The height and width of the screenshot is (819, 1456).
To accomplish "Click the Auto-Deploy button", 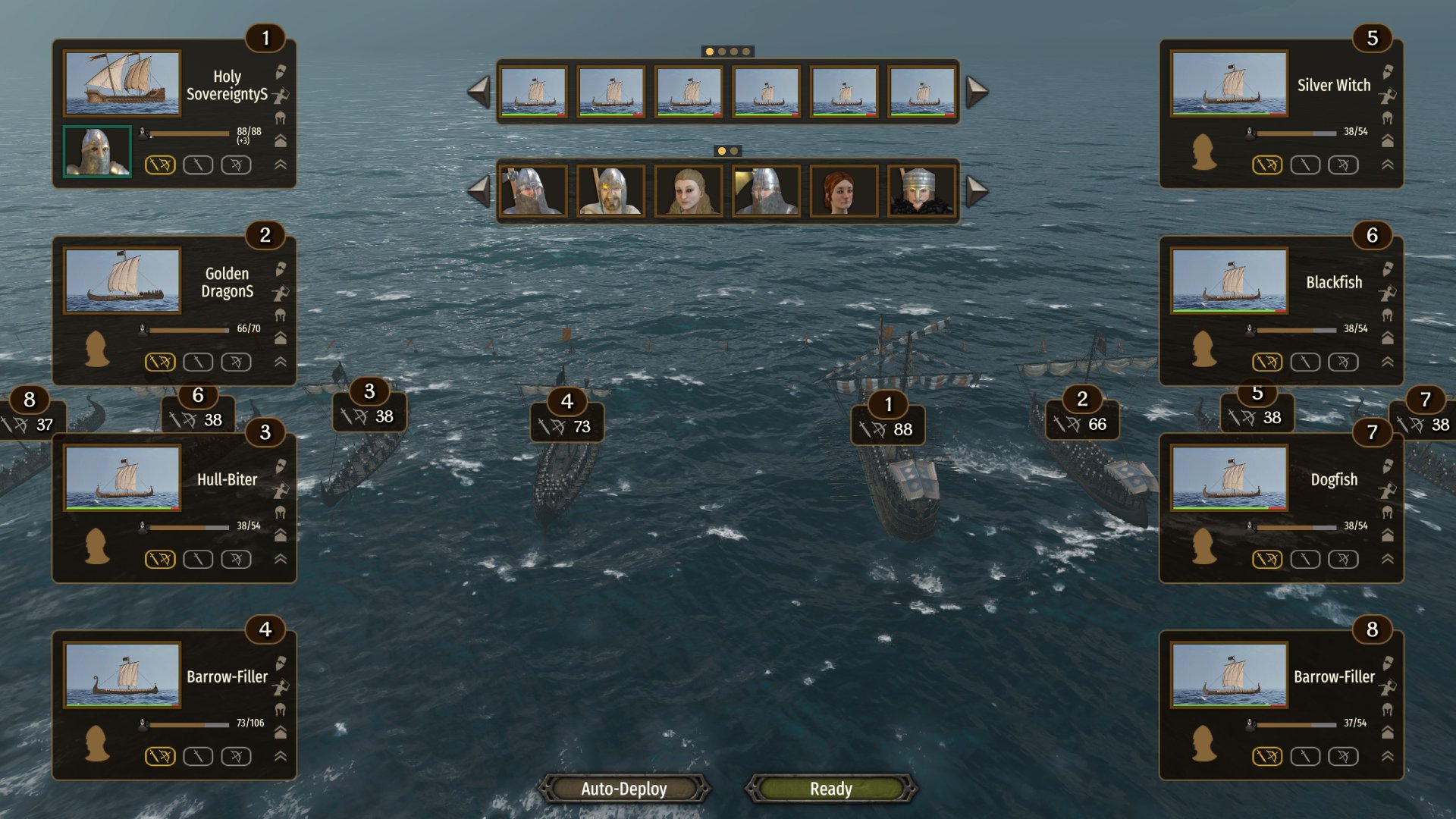I will tap(624, 789).
